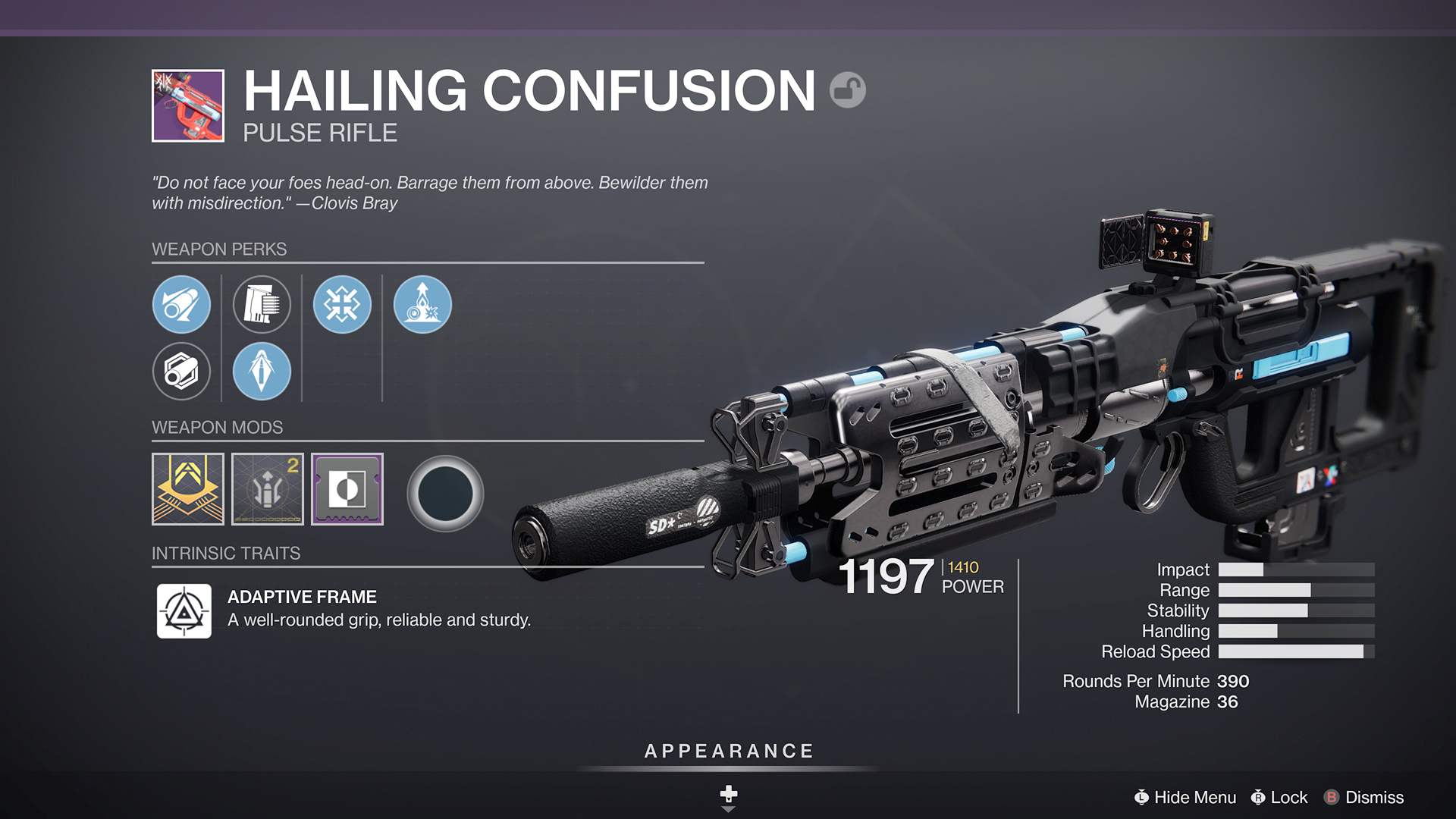Expand the Appearance section
1456x819 pixels.
point(727,751)
